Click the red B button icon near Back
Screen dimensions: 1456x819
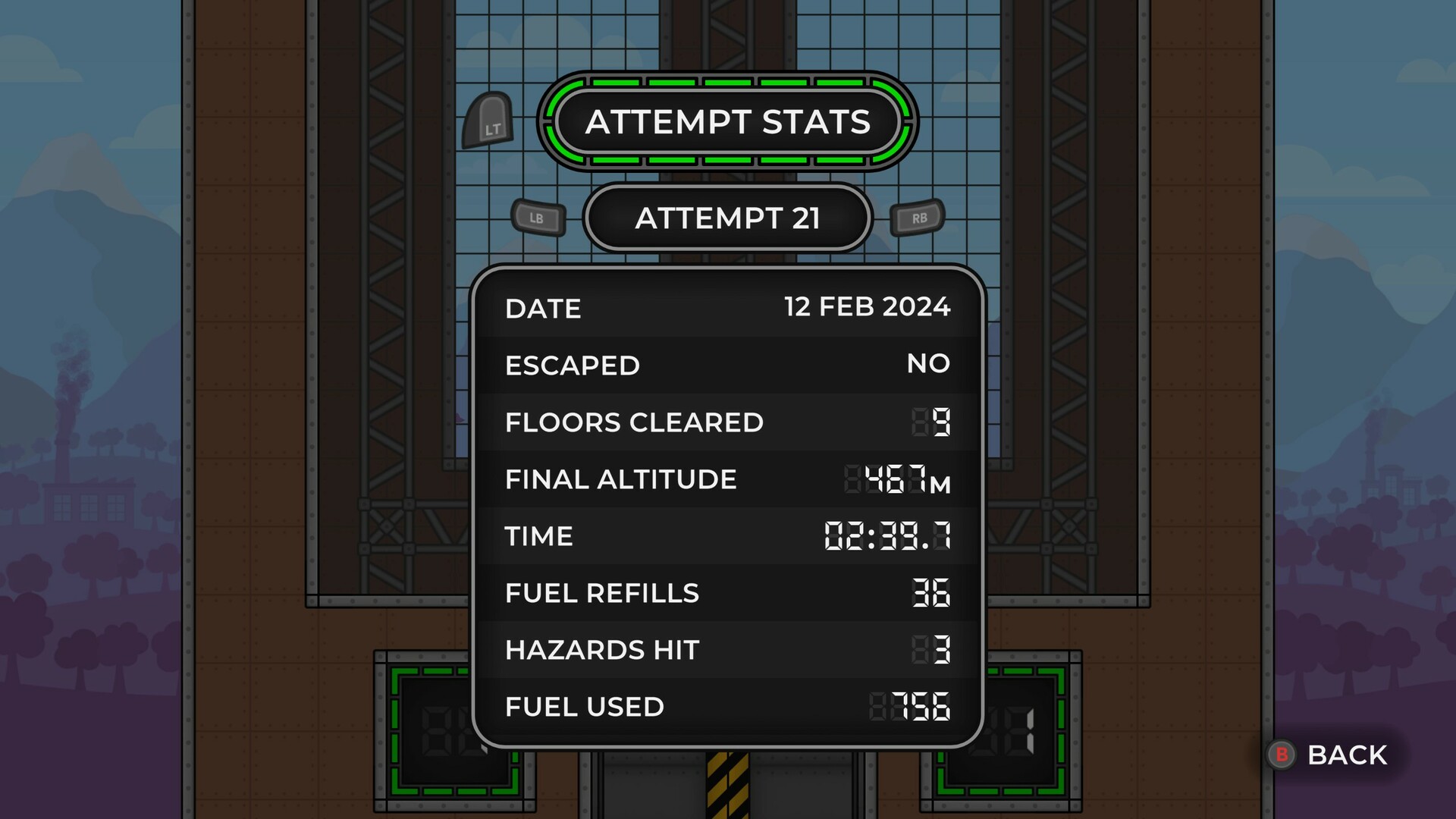(1282, 755)
